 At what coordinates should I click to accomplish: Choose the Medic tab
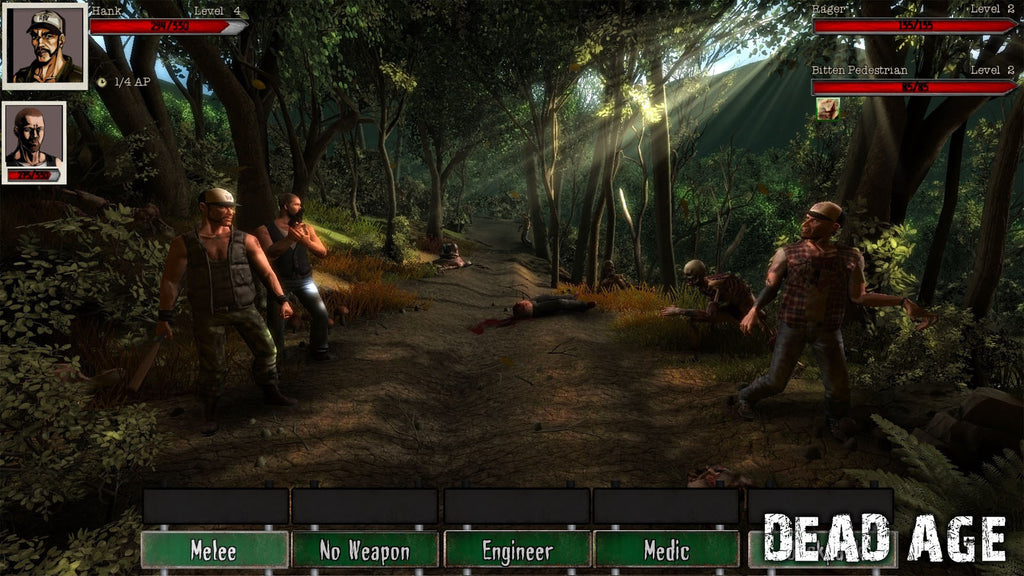(667, 550)
